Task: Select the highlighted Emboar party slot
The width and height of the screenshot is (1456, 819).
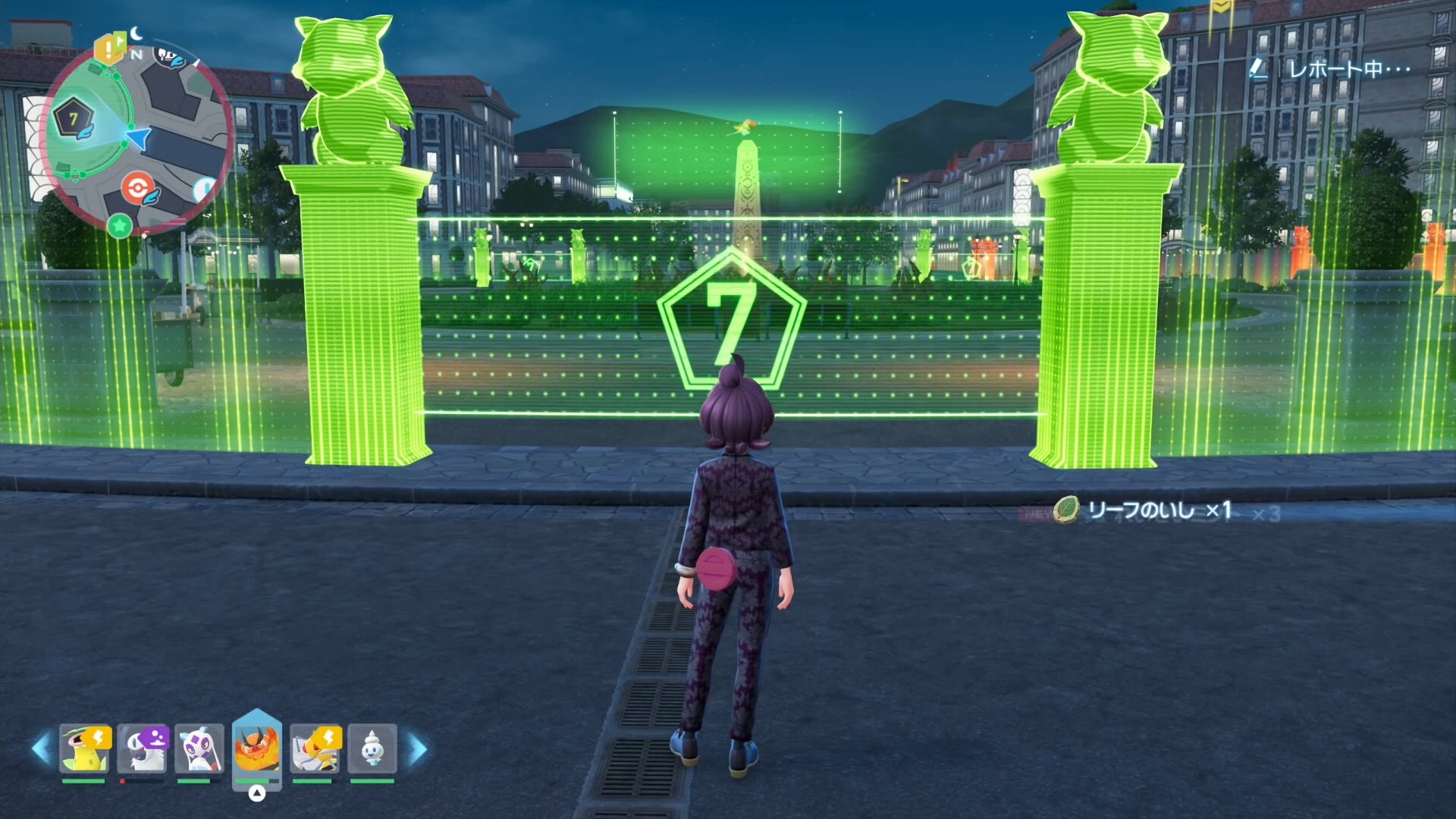Action: click(257, 747)
